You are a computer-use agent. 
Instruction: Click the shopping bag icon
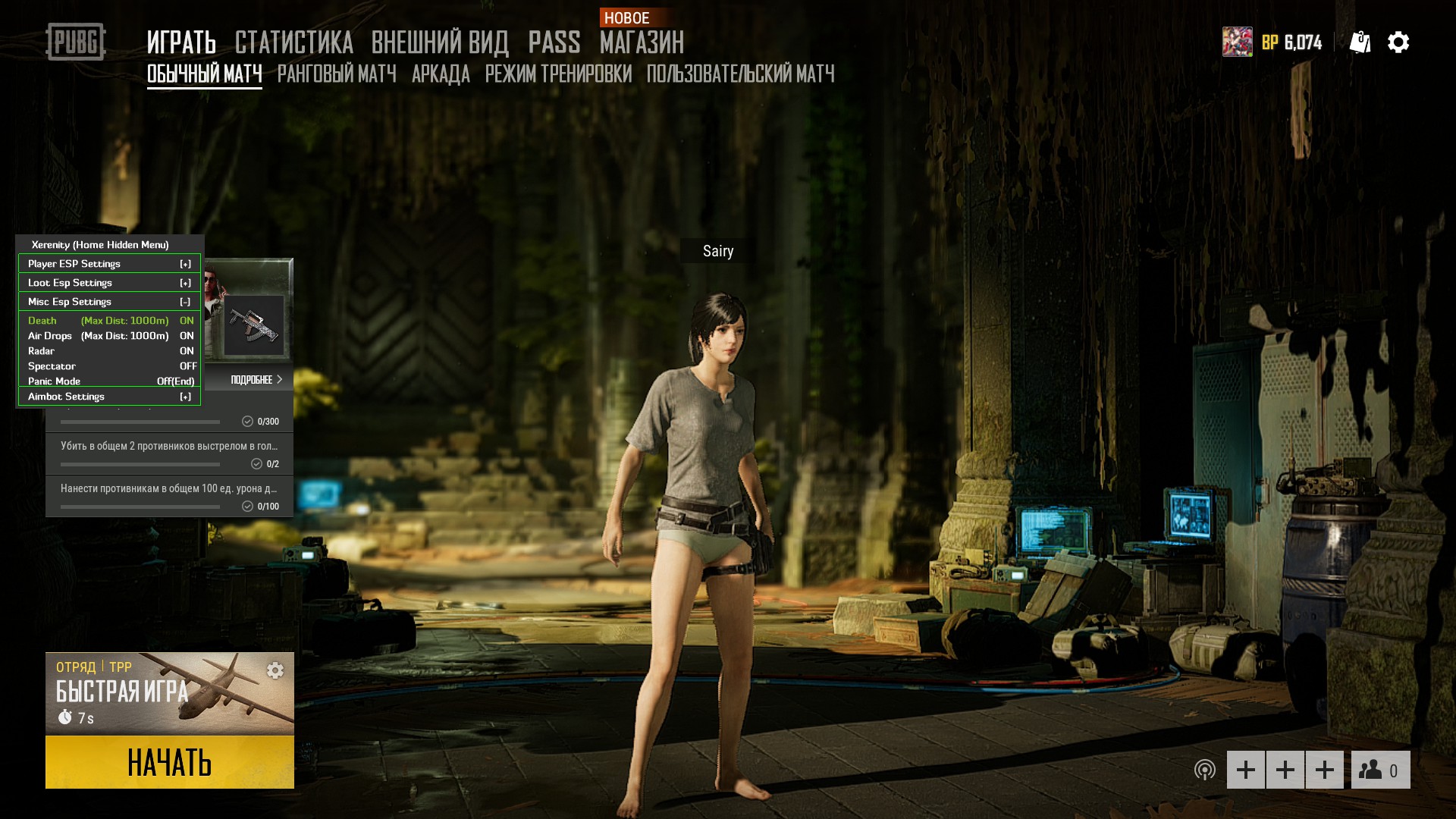tap(1360, 42)
